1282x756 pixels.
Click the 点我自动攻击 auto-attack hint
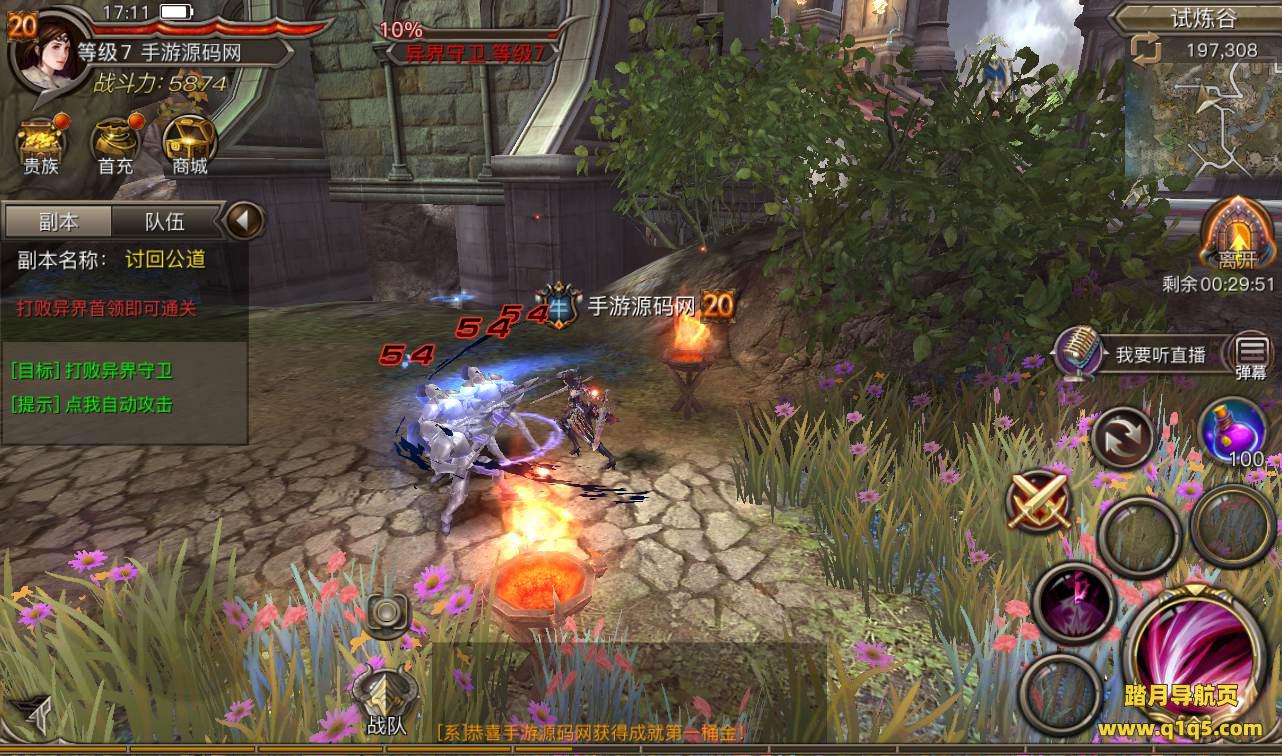tap(92, 405)
